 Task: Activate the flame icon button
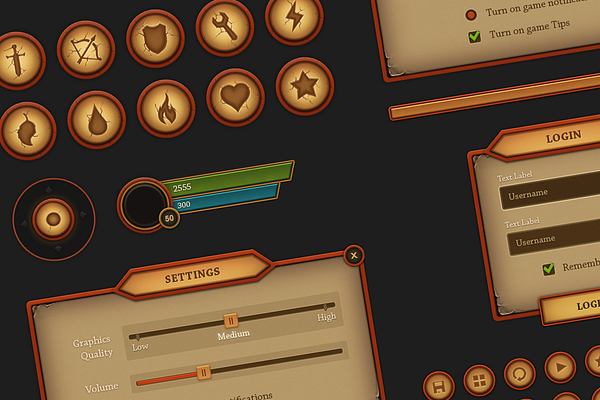[x=166, y=108]
